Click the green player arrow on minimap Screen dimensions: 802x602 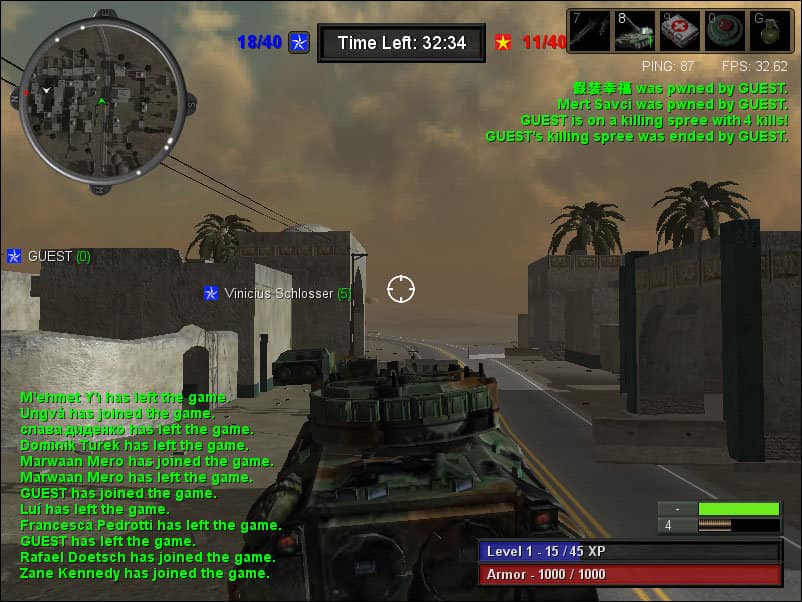(x=101, y=102)
